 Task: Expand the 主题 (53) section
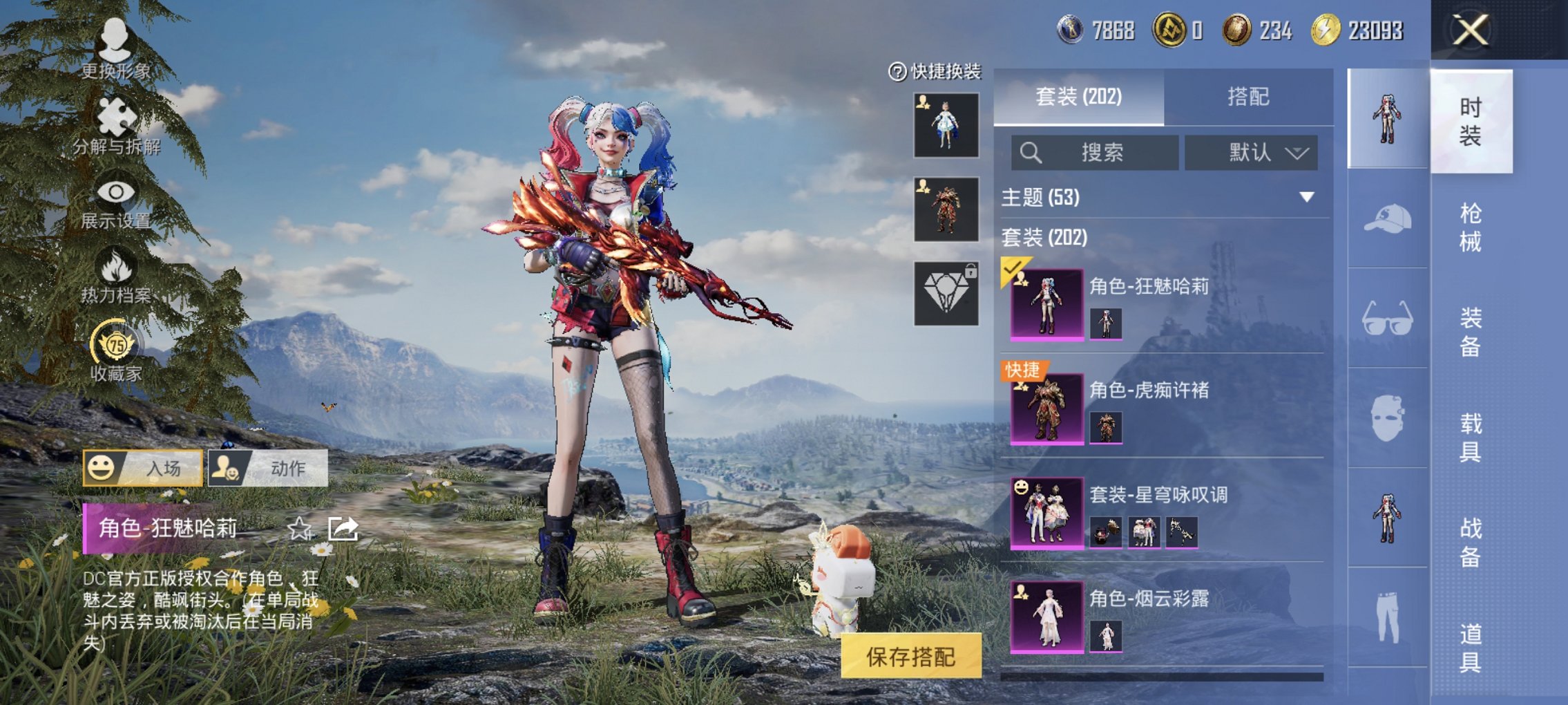point(1306,198)
